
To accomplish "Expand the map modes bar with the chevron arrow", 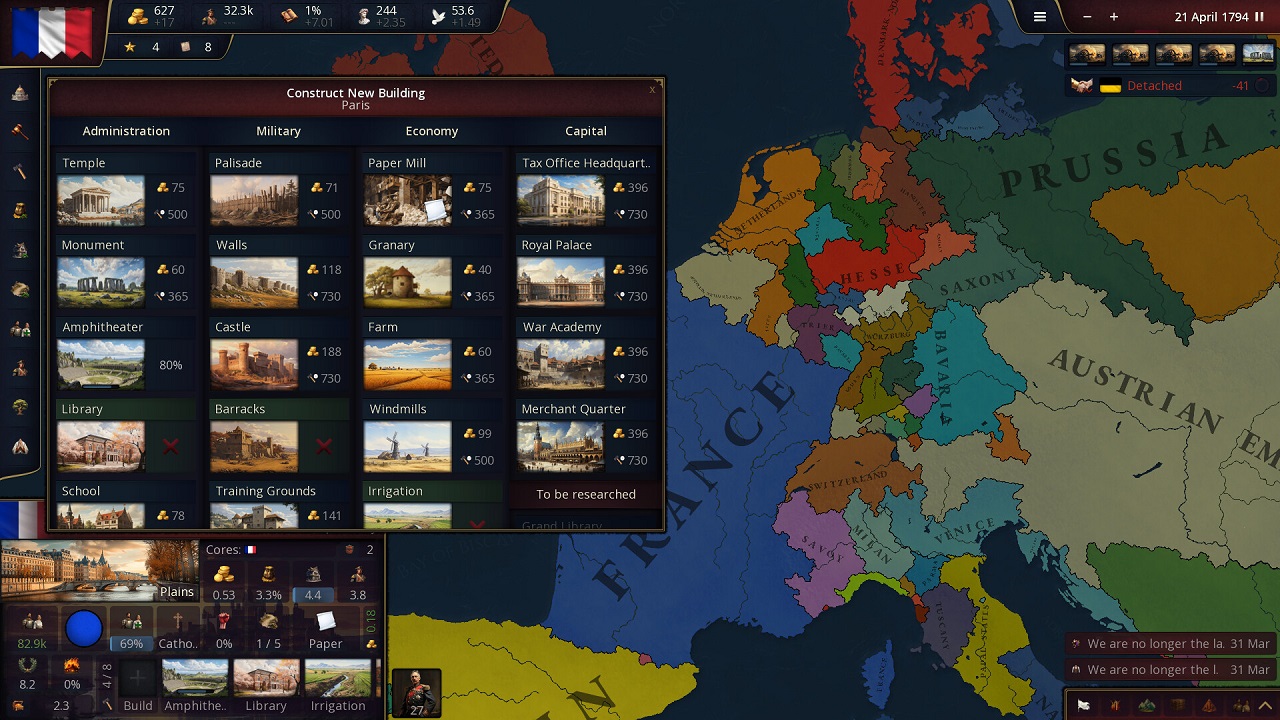I will click(1264, 705).
